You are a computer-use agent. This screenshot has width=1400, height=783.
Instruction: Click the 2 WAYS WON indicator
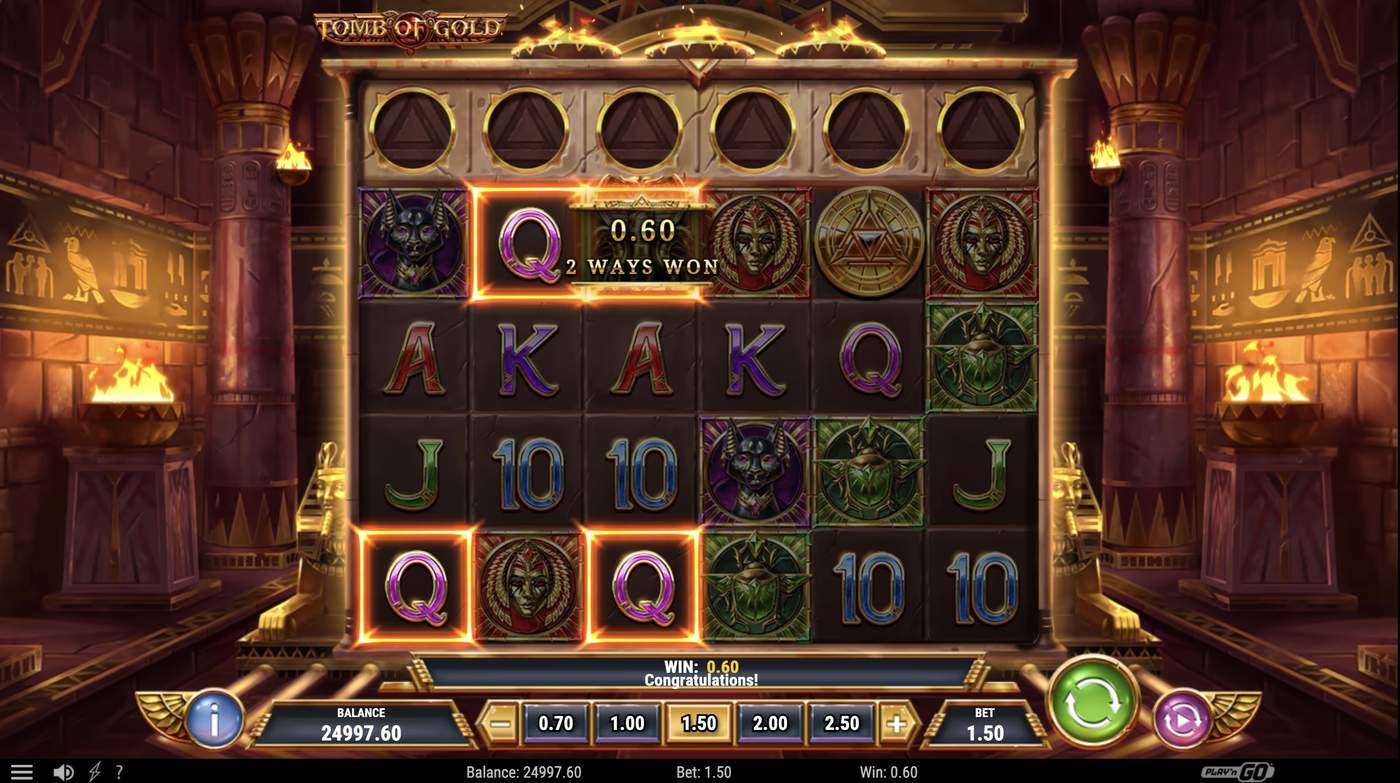[640, 267]
